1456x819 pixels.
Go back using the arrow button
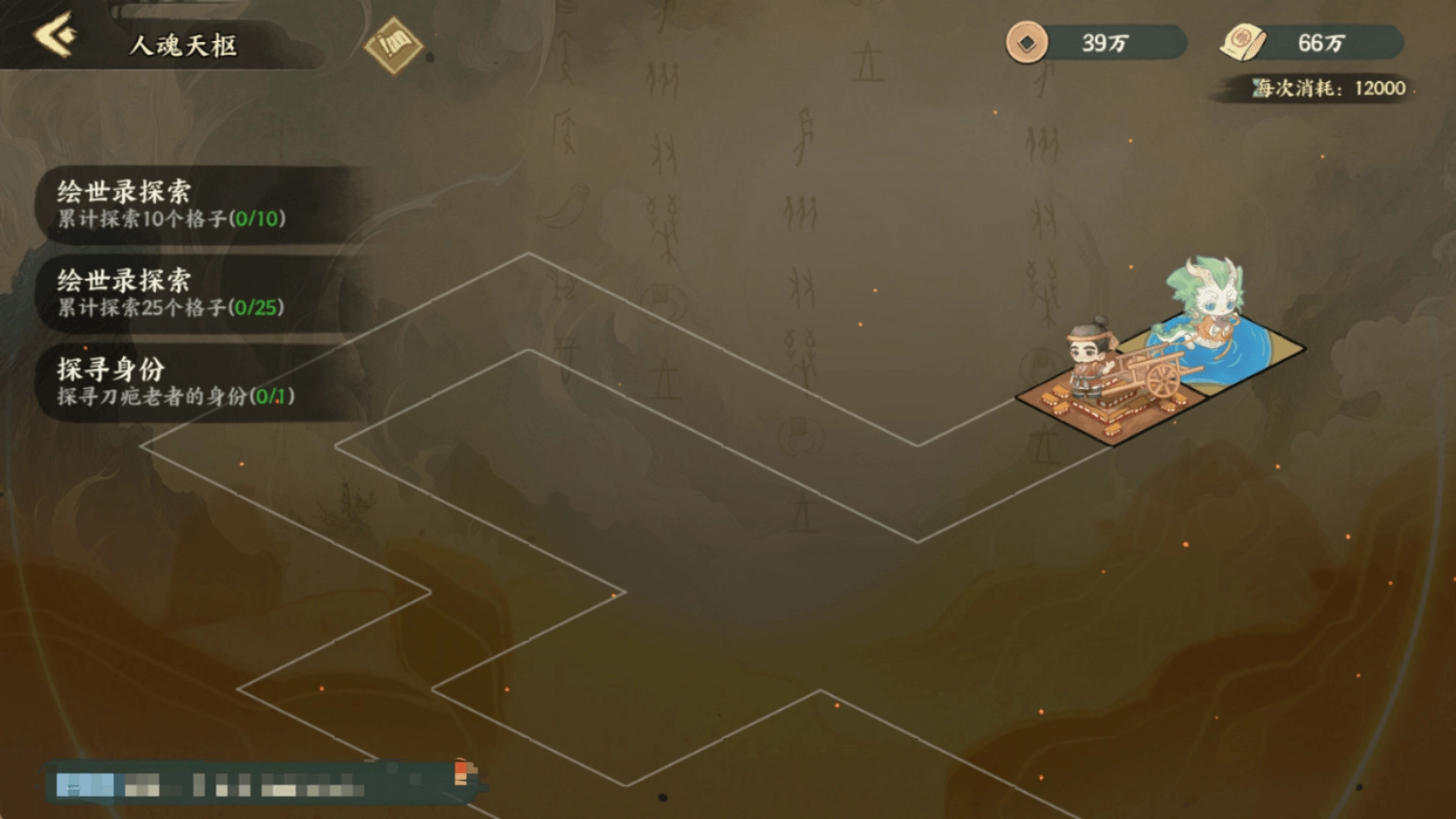[55, 36]
